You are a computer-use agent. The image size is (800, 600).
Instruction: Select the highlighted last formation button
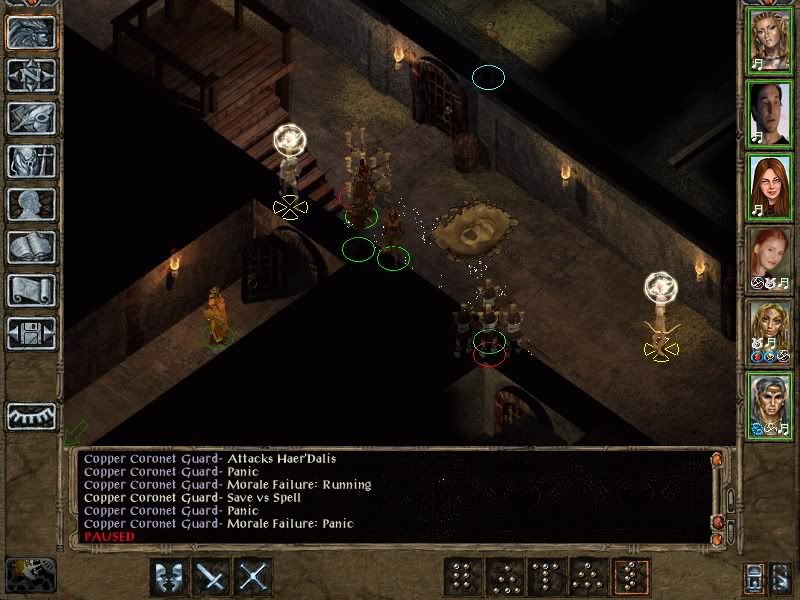[632, 577]
